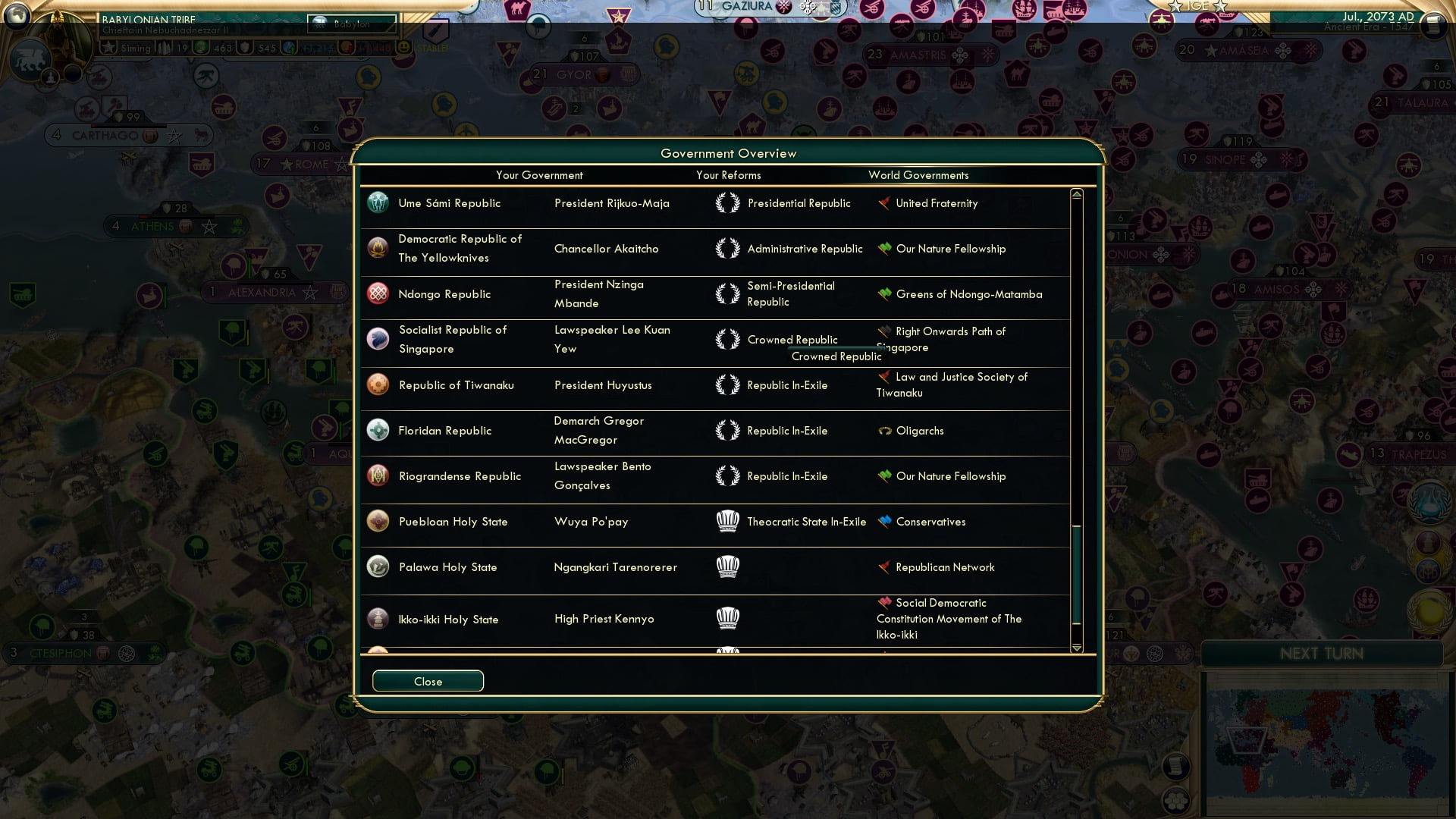The image size is (1456, 819).
Task: Select the Ndongo Republic red emblem
Action: click(378, 293)
